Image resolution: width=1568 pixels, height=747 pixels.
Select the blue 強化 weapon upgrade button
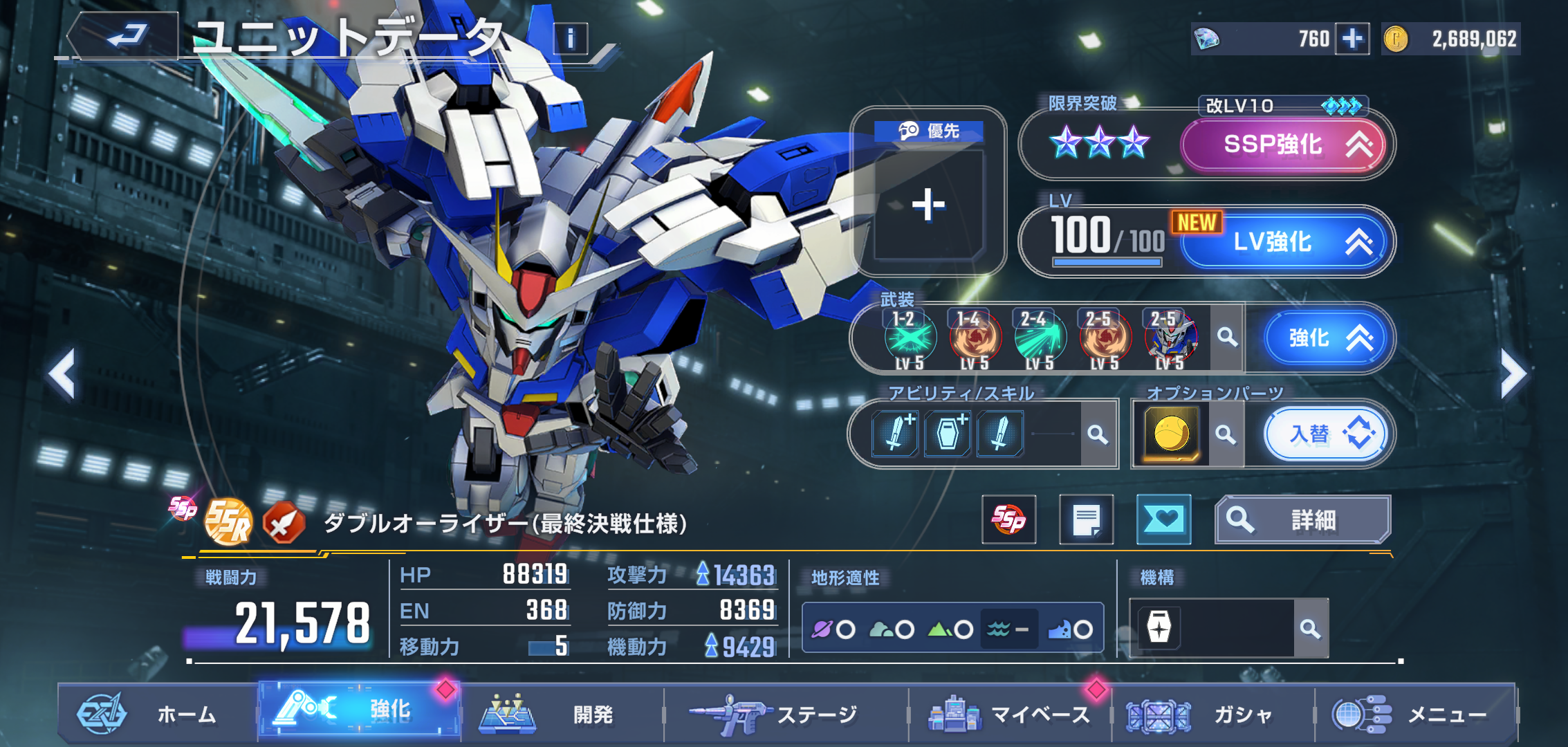(x=1325, y=338)
